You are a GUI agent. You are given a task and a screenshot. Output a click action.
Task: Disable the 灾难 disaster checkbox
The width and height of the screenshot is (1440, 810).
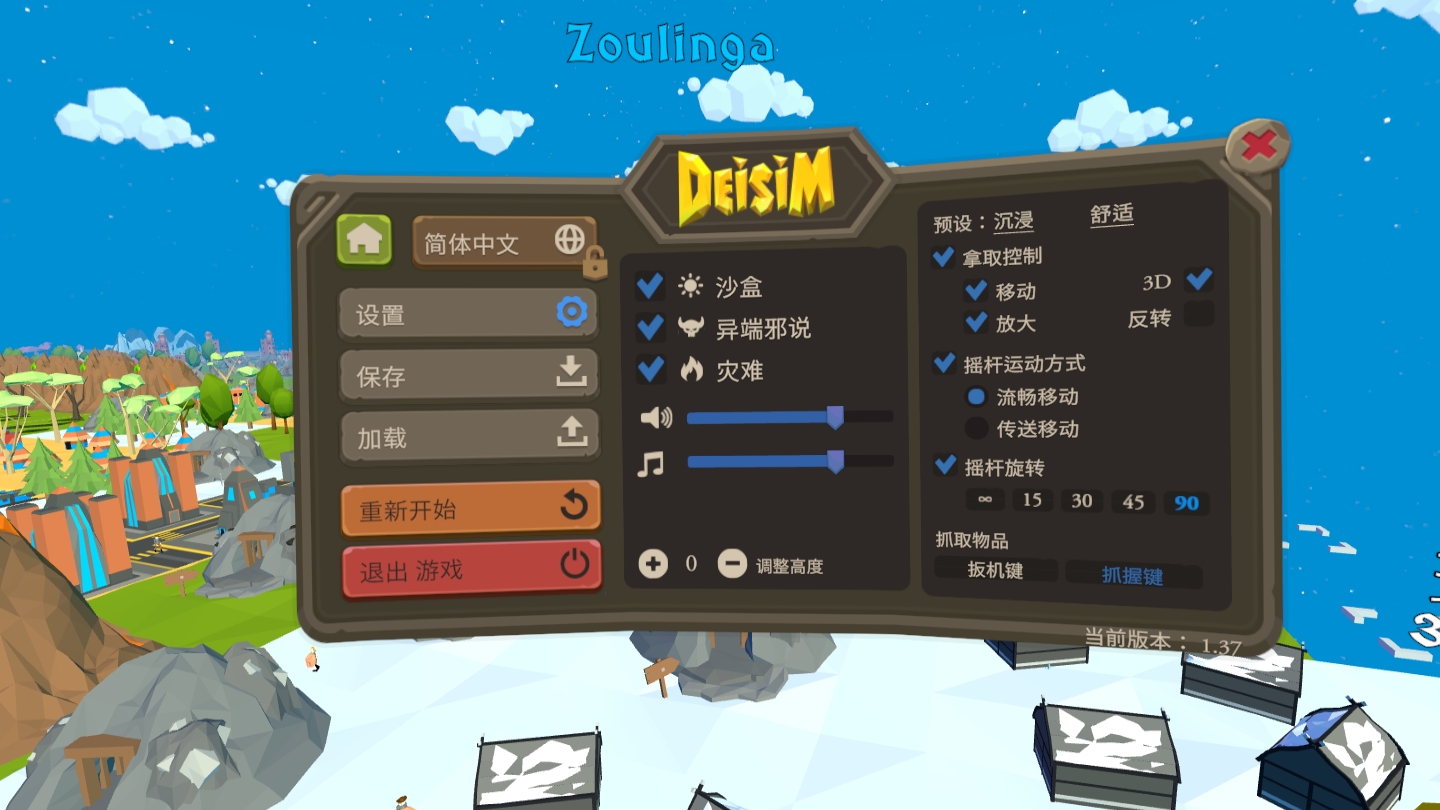[650, 370]
